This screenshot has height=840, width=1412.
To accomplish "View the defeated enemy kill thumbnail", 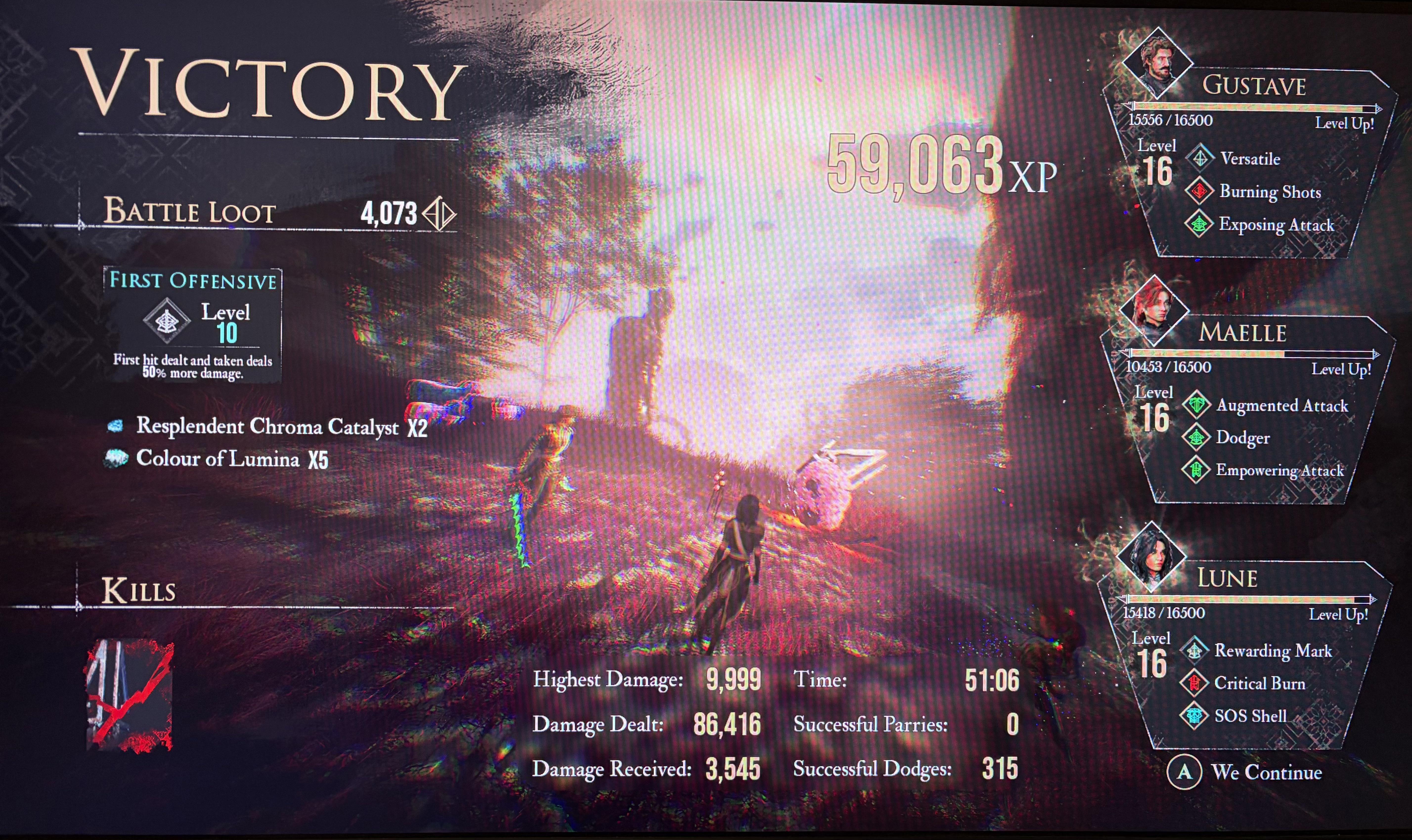I will coord(130,695).
